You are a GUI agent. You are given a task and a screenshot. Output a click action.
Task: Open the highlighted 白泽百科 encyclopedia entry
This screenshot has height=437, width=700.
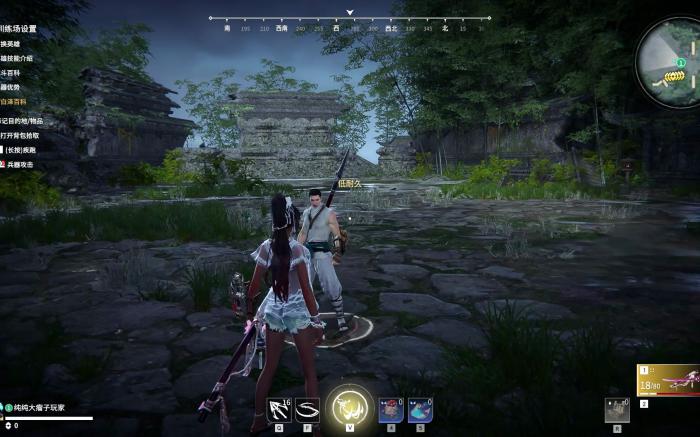click(15, 103)
